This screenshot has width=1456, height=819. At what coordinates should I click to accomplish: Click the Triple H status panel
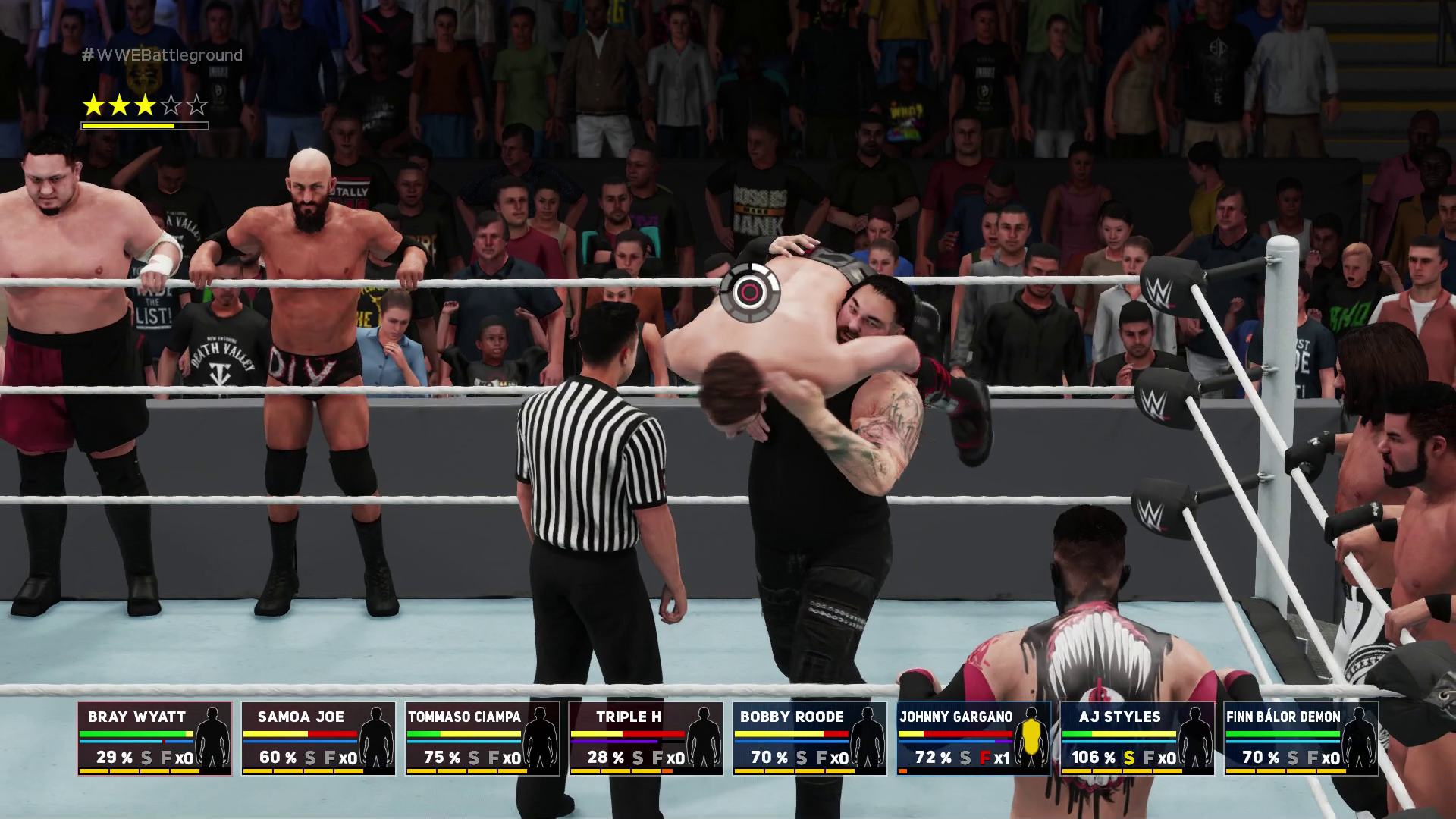coord(646,738)
